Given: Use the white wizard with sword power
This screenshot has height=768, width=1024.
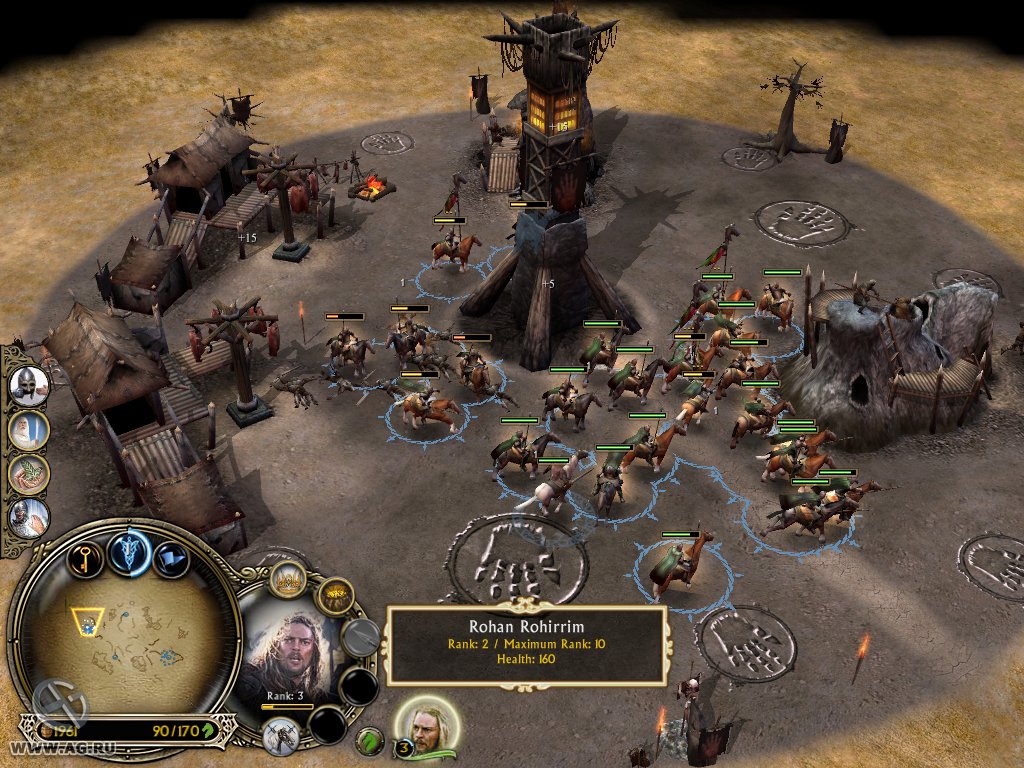Looking at the screenshot, I should point(29,429).
